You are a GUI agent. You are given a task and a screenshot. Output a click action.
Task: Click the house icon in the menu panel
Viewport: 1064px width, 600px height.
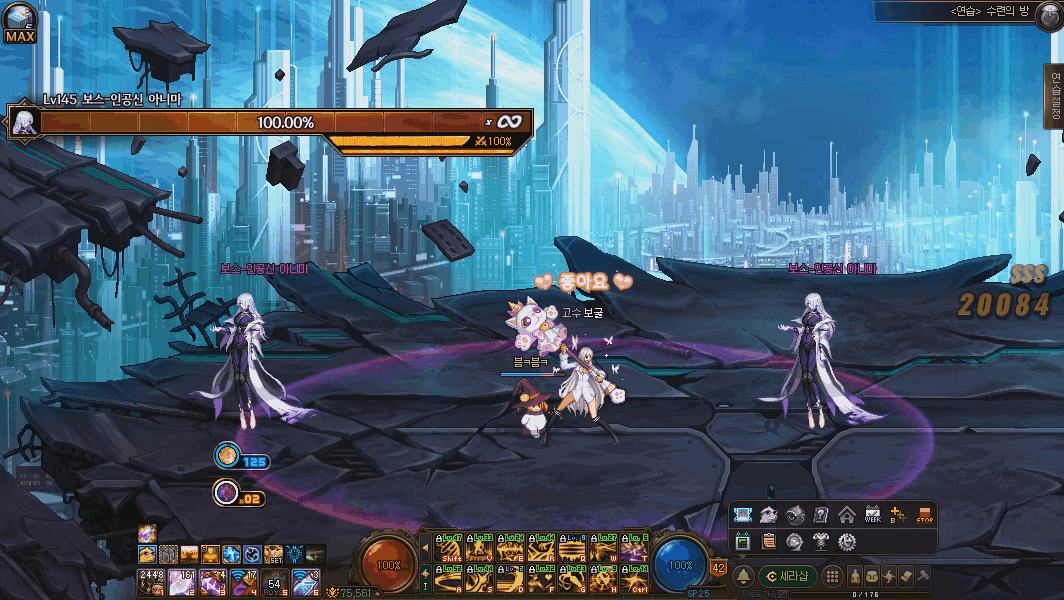[847, 516]
